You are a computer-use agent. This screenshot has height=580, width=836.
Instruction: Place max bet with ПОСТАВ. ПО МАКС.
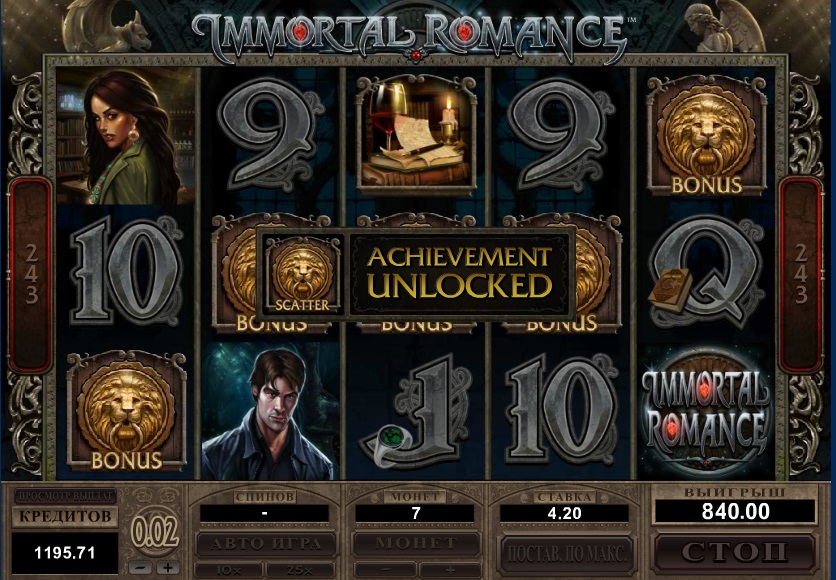[566, 551]
